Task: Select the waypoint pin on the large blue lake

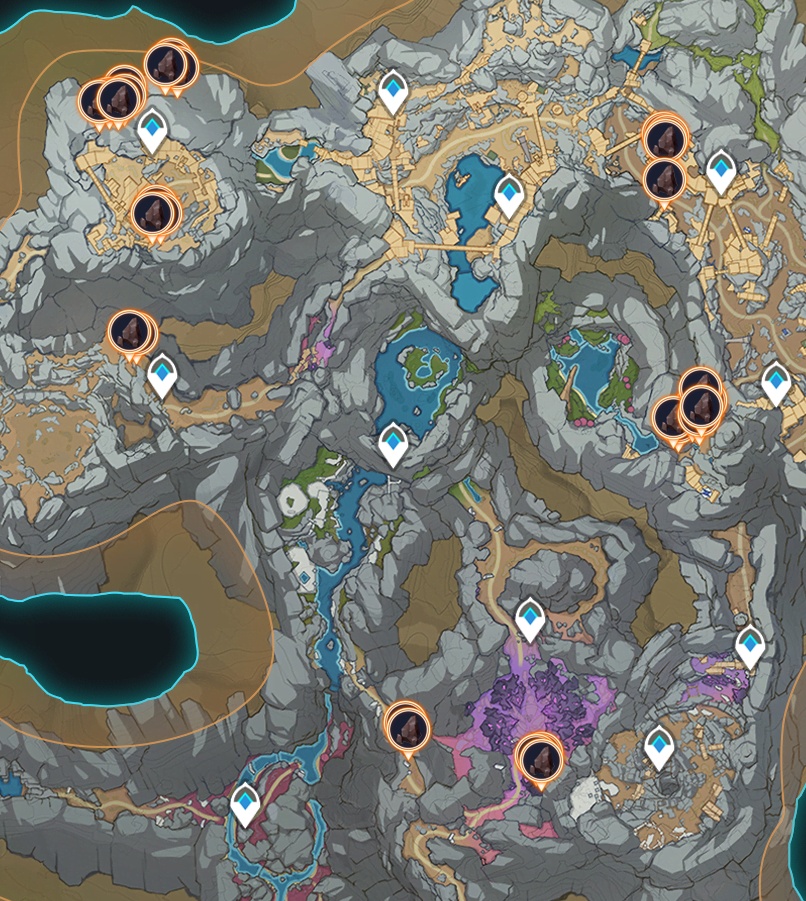Action: [x=510, y=194]
